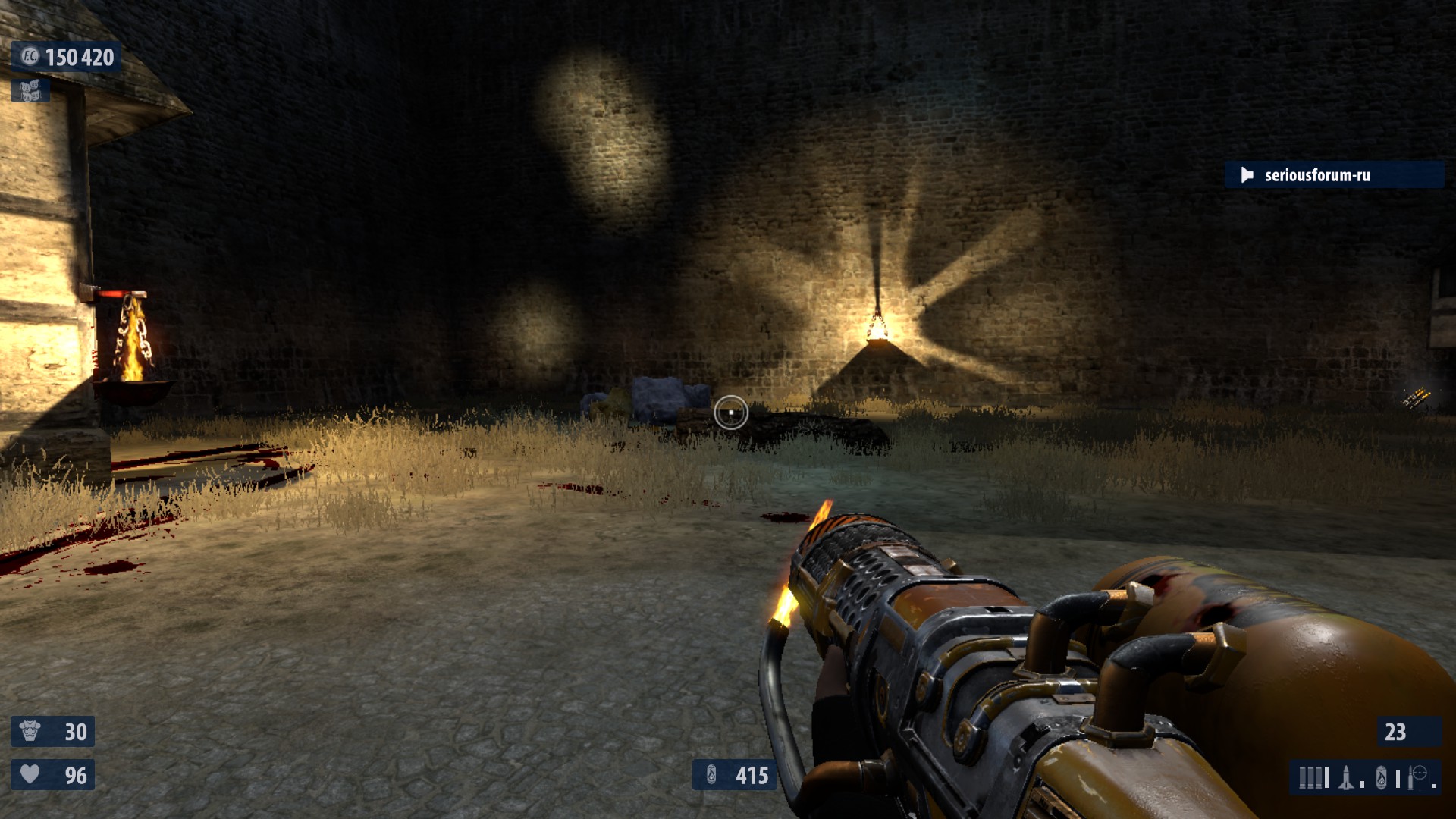
Task: Click the armor vest icon
Action: [x=30, y=731]
